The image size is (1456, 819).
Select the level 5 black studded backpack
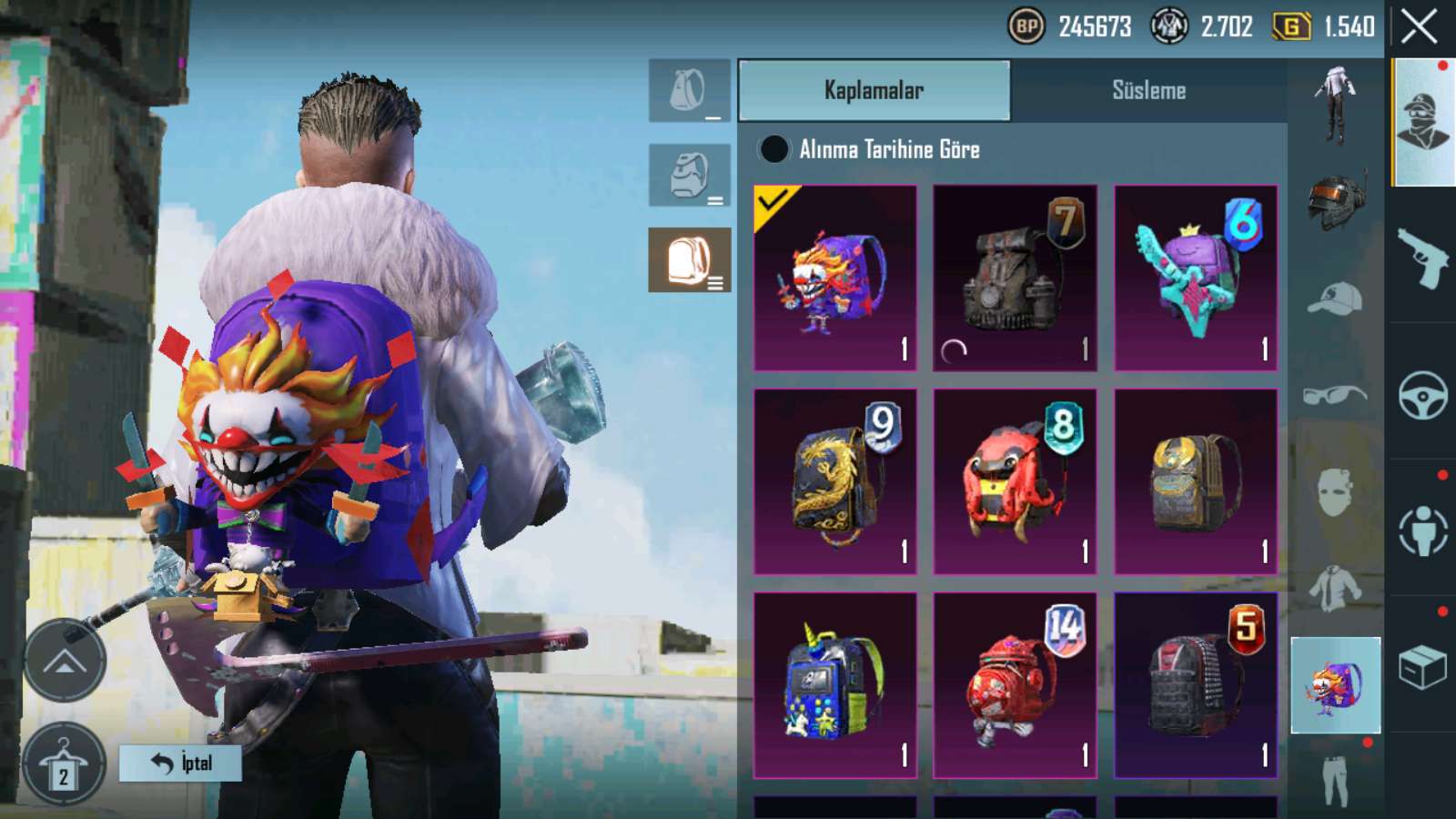1196,685
